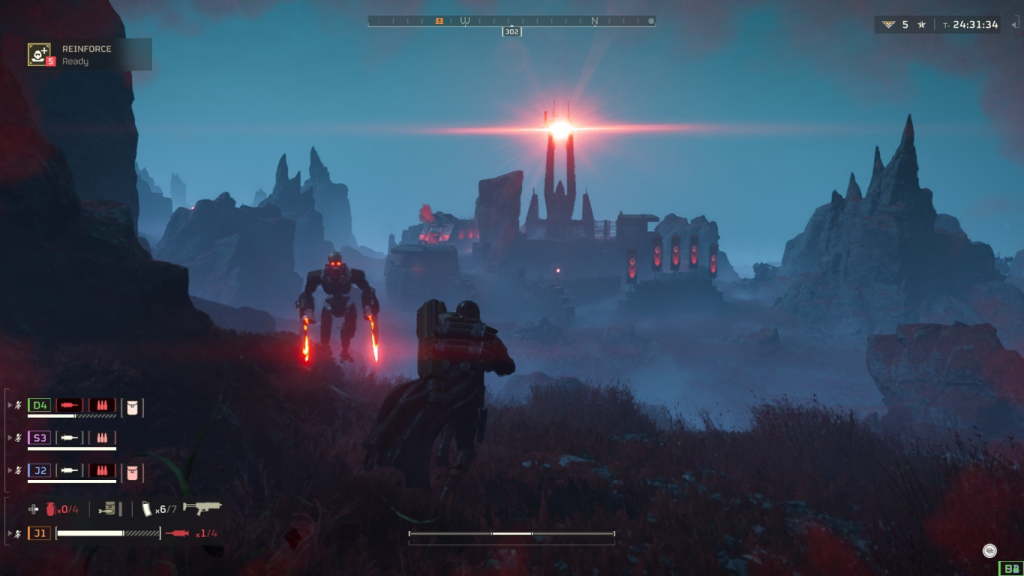The height and width of the screenshot is (576, 1024).
Task: Click the backpack icon beside D4
Action: pyautogui.click(x=132, y=406)
